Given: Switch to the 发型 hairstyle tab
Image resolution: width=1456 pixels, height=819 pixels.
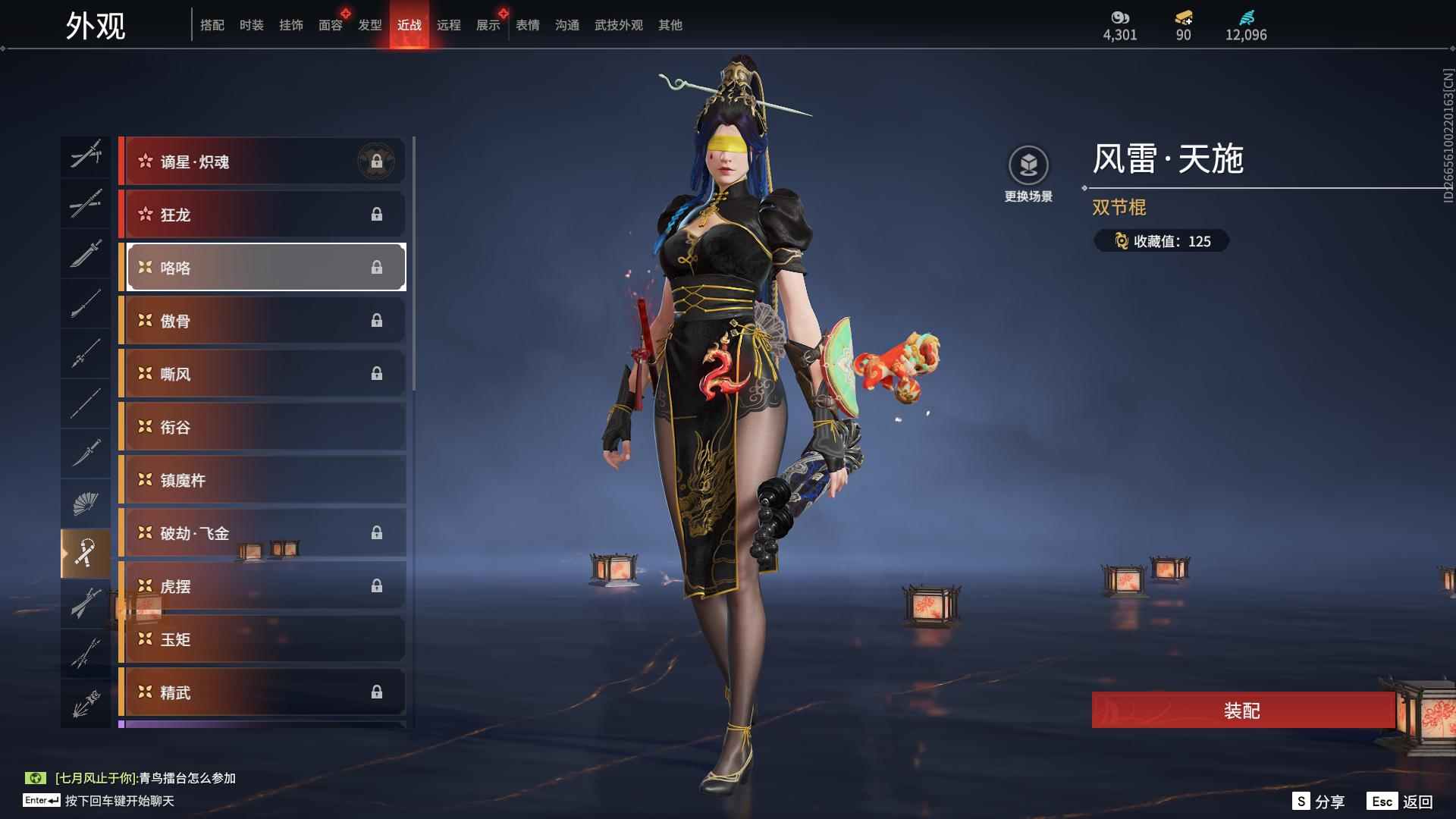Looking at the screenshot, I should point(369,25).
